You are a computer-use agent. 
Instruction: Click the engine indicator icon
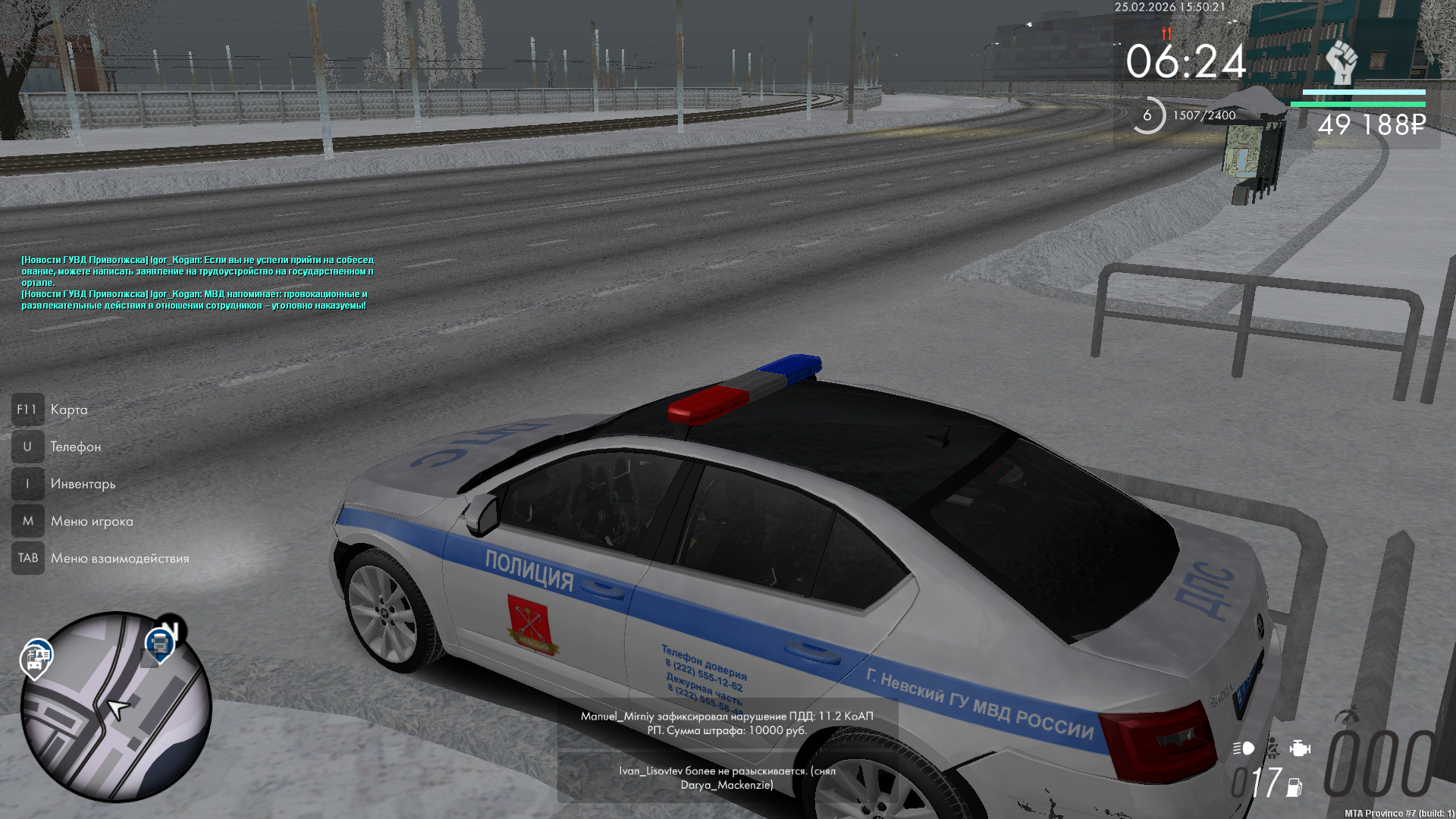pyautogui.click(x=1300, y=748)
